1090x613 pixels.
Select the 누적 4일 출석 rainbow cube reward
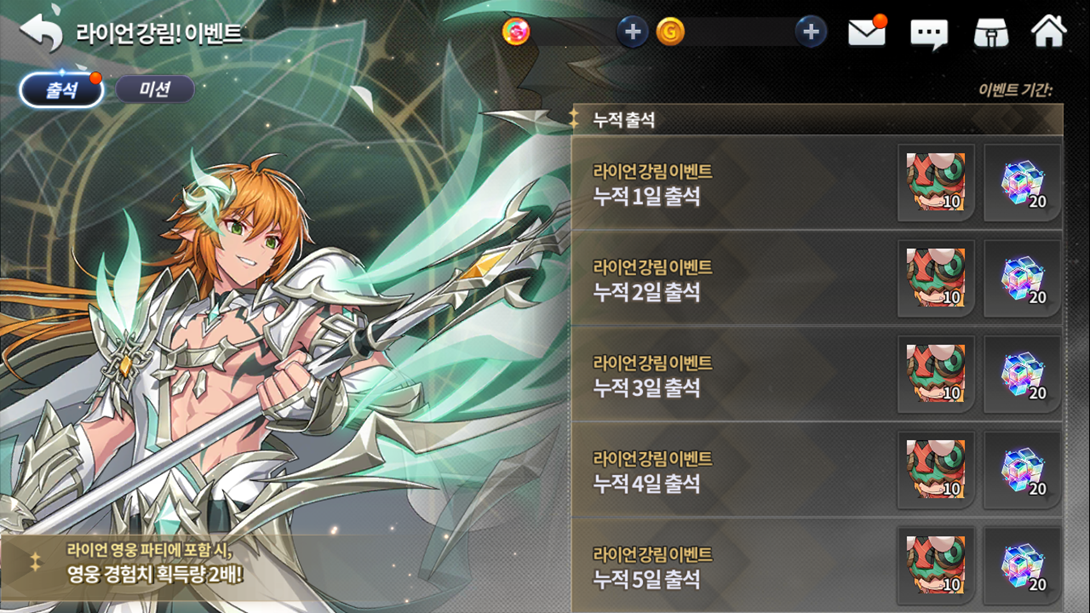tap(1022, 471)
